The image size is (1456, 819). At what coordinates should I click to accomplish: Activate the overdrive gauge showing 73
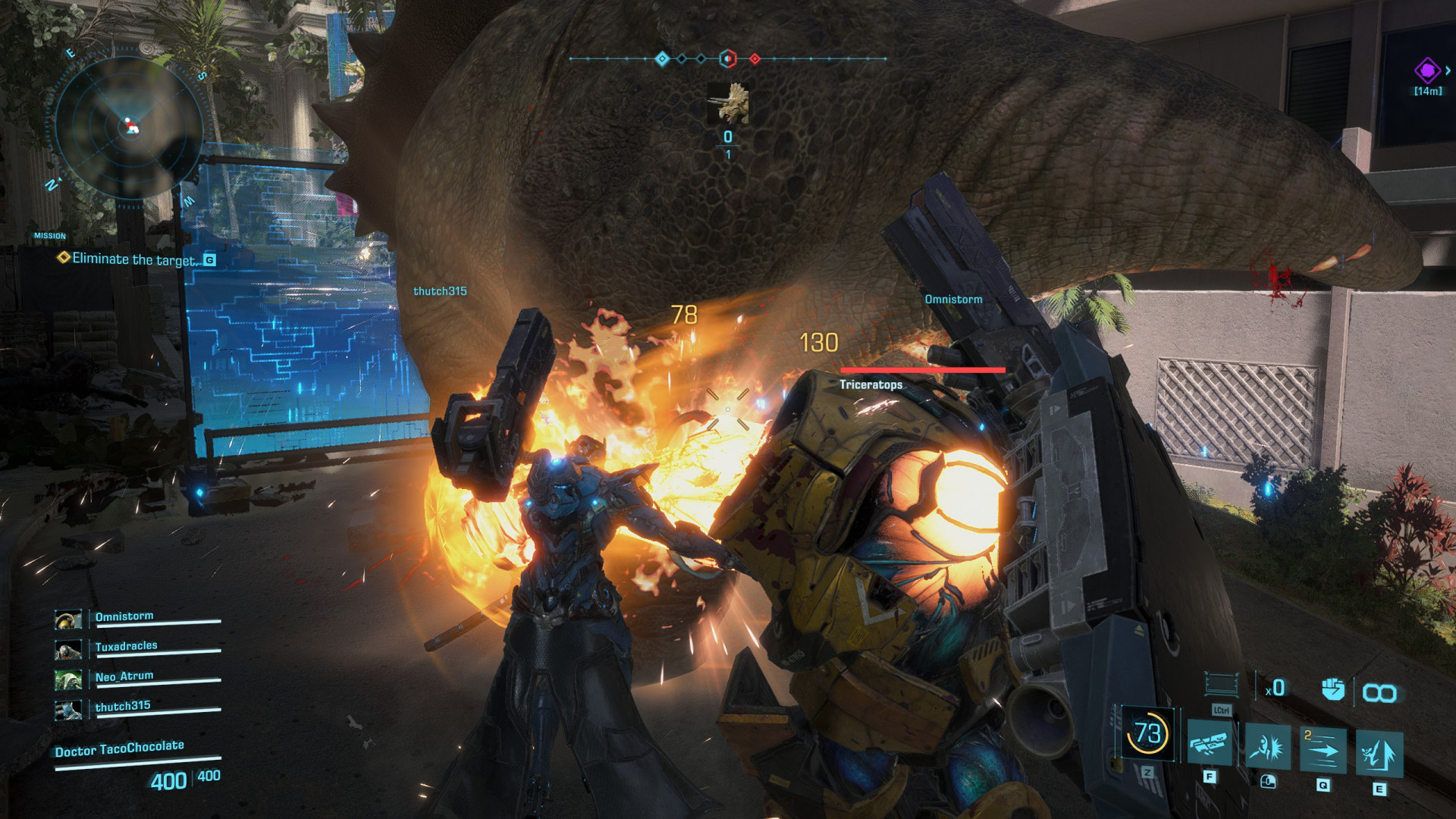point(1147,733)
